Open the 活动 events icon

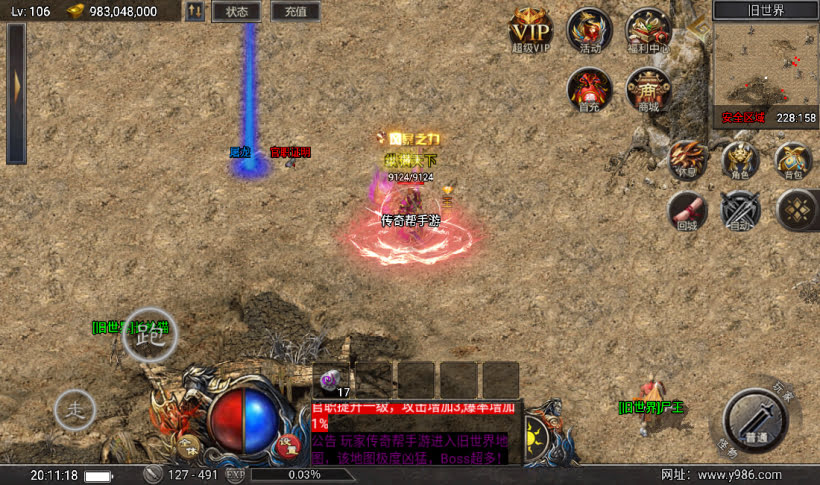(x=590, y=30)
